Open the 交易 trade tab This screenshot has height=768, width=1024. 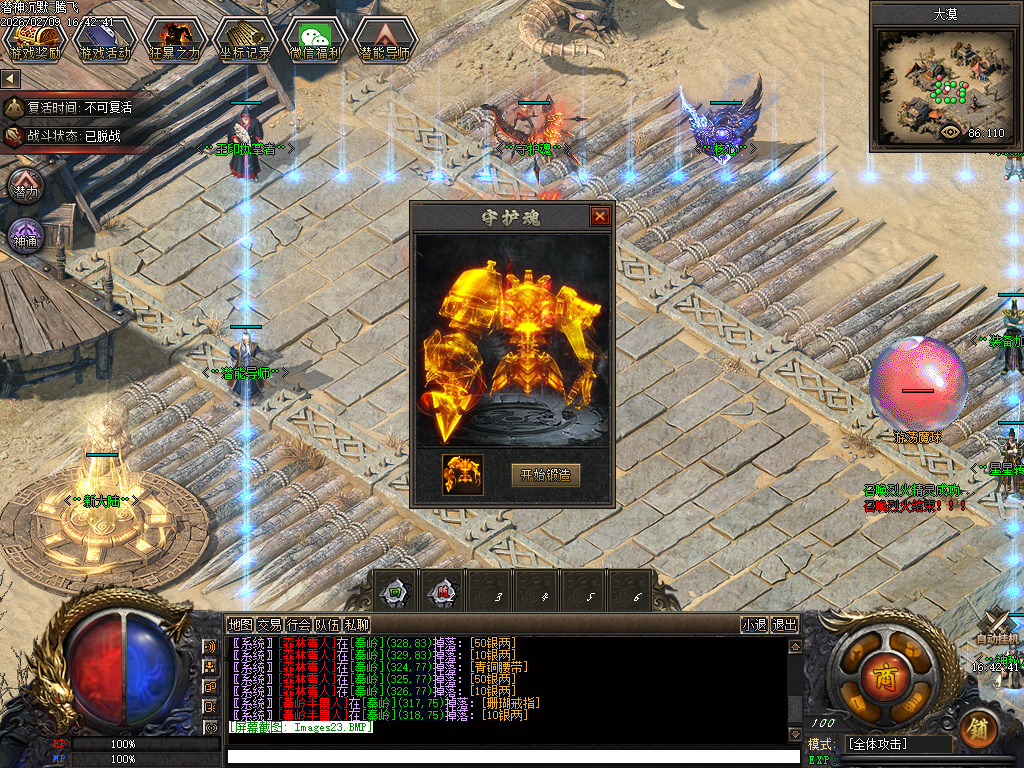(x=269, y=625)
